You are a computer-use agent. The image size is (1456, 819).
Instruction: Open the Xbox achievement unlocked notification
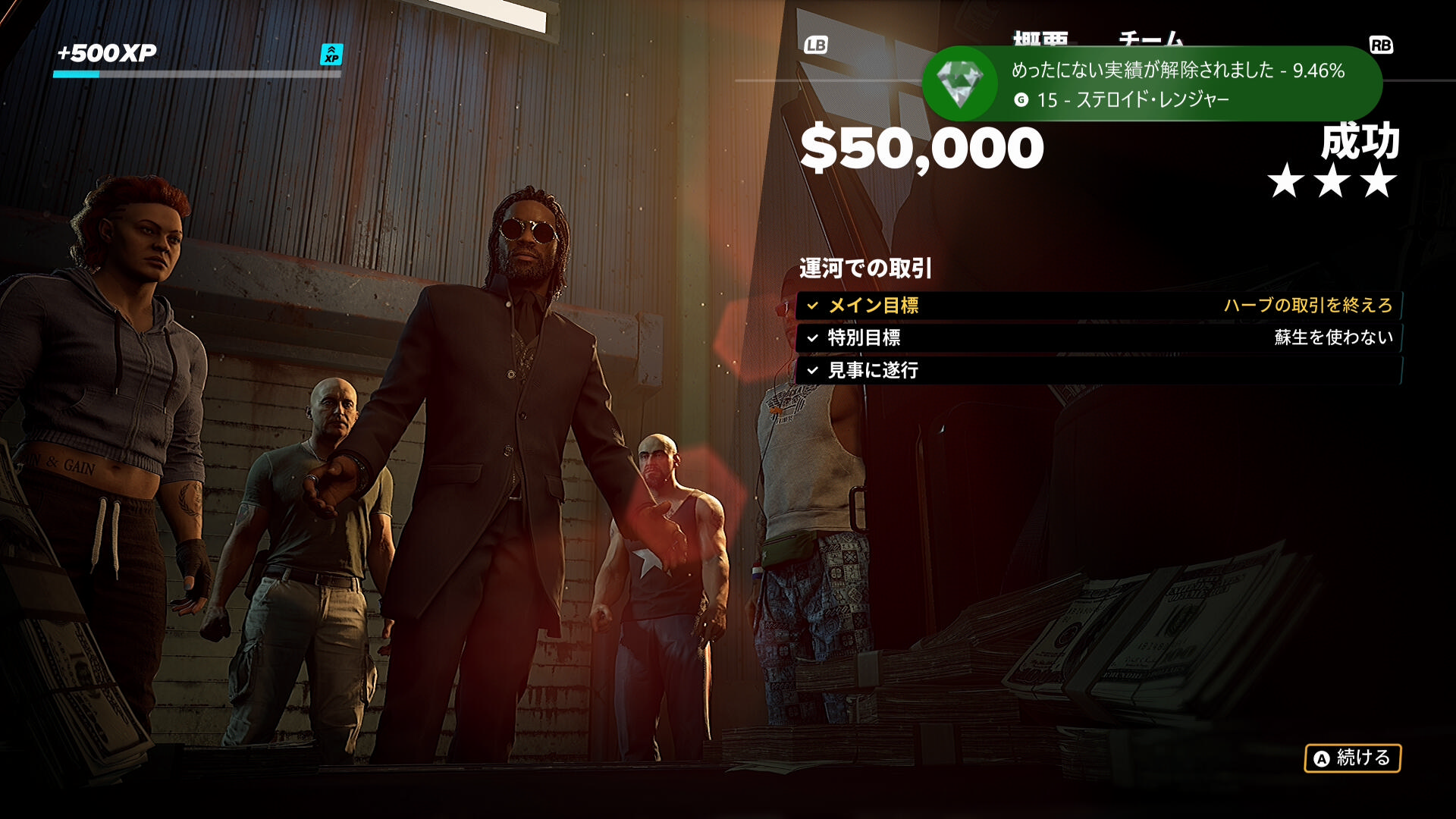coord(1151,84)
